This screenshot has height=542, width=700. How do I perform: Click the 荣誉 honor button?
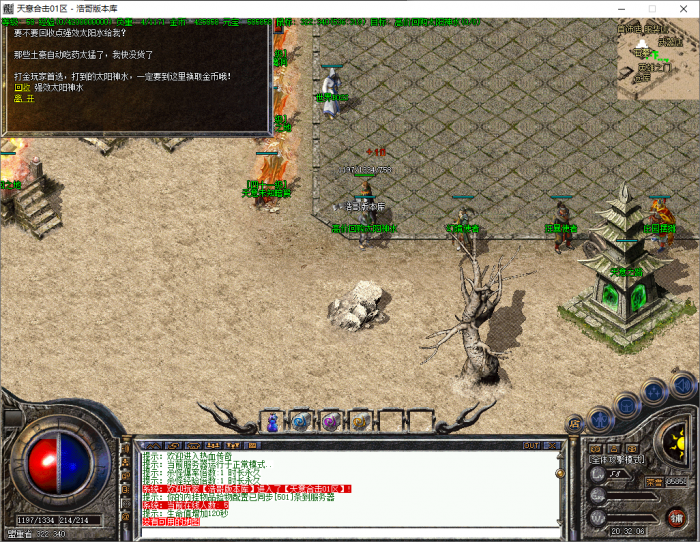(654, 481)
